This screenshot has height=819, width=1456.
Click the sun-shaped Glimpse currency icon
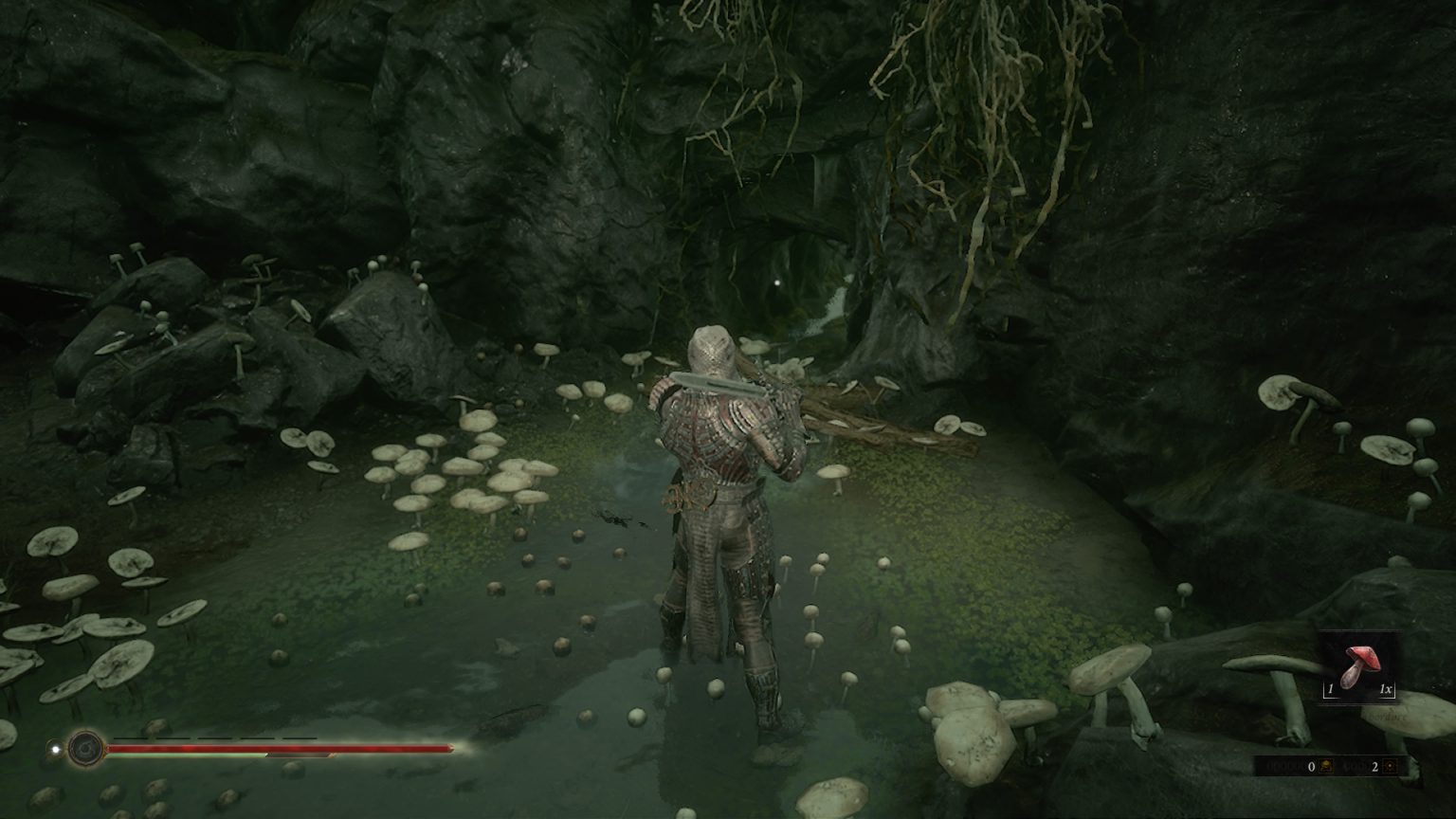click(x=1392, y=766)
